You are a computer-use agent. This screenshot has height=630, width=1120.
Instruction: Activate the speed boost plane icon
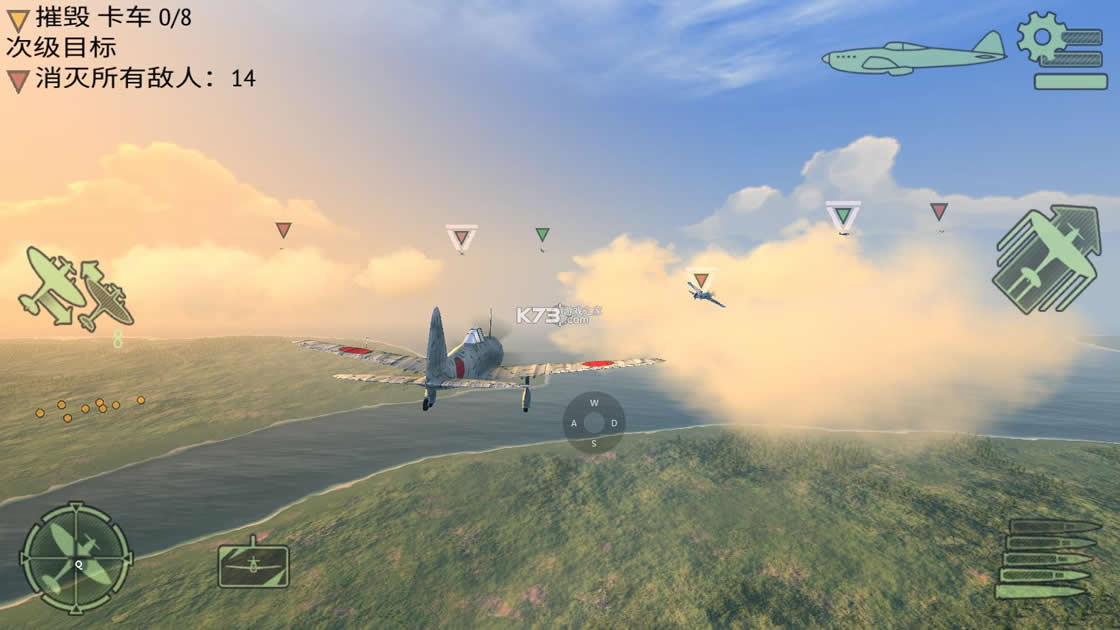(1046, 257)
